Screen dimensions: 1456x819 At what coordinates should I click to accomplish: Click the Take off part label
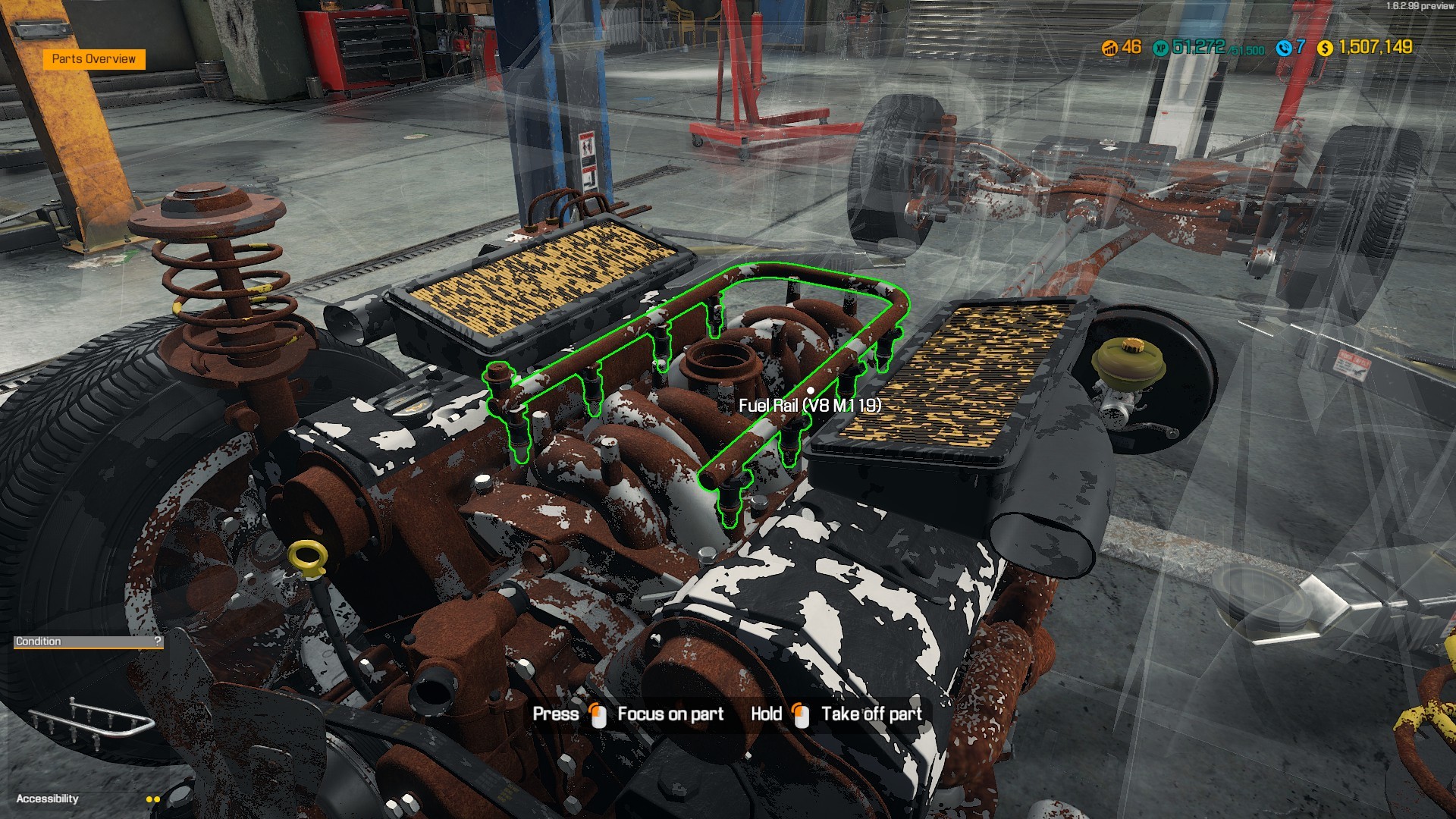point(871,714)
